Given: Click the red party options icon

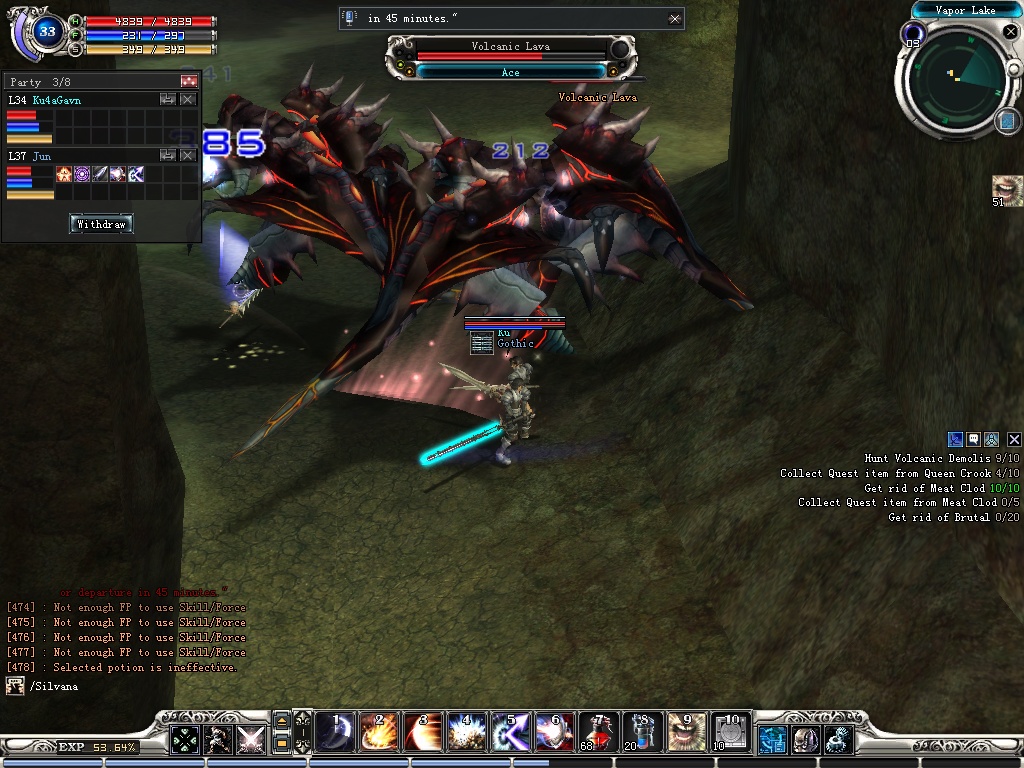Looking at the screenshot, I should pos(188,81).
